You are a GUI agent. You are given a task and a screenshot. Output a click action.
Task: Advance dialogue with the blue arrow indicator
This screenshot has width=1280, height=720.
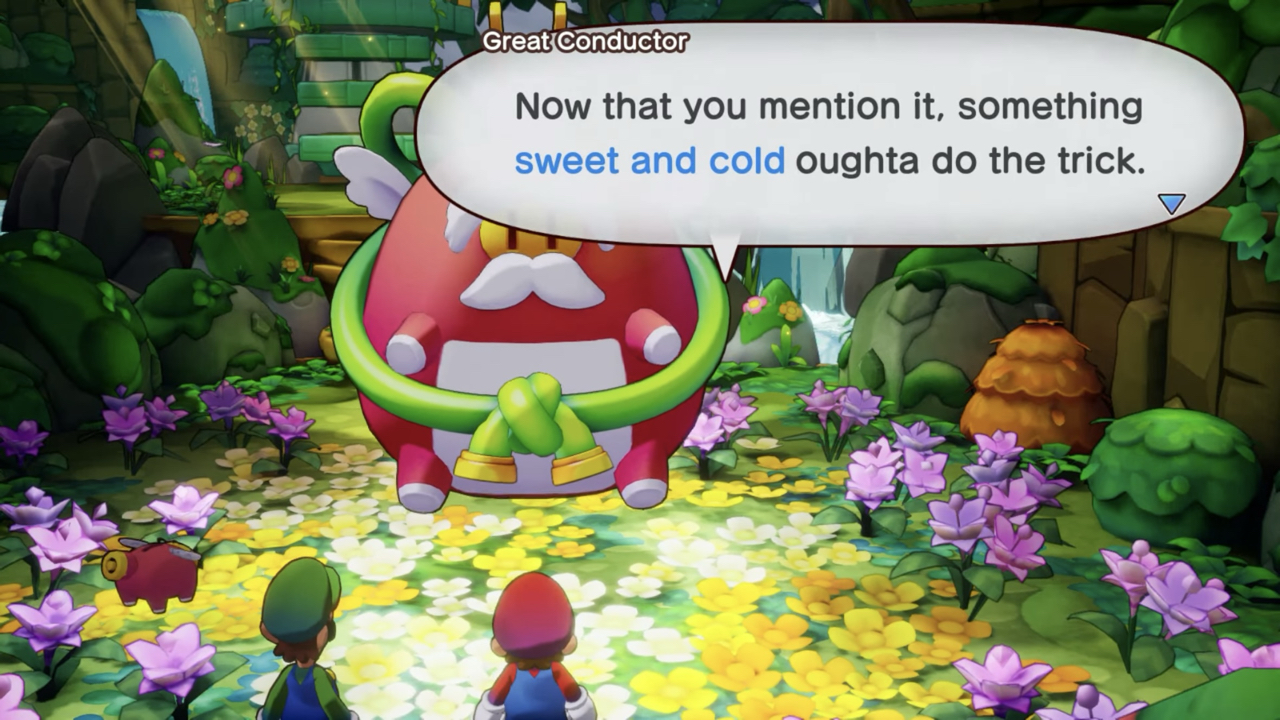click(x=1171, y=203)
